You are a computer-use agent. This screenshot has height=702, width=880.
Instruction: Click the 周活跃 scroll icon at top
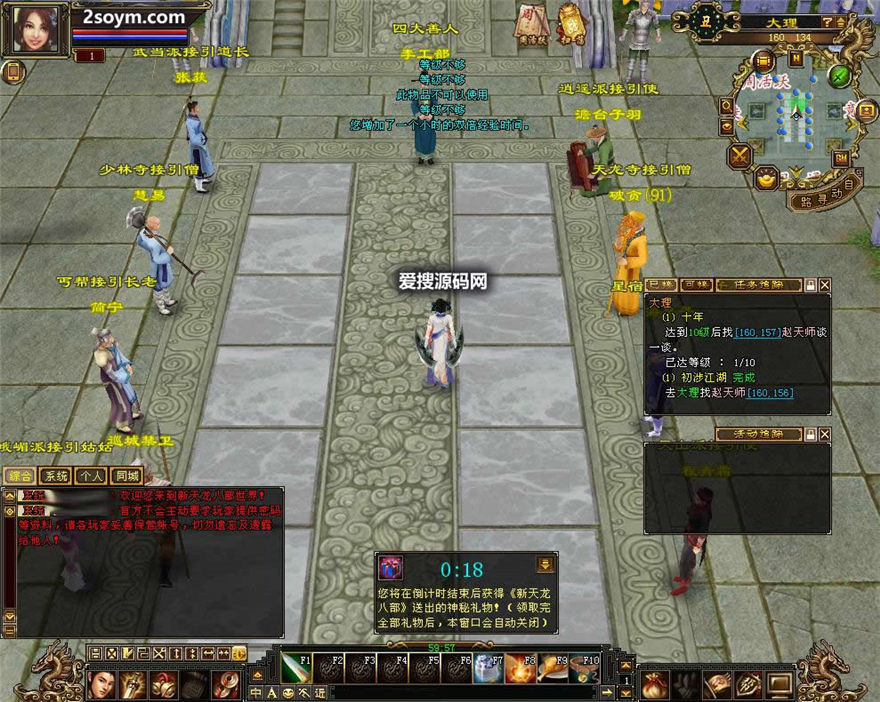point(531,22)
